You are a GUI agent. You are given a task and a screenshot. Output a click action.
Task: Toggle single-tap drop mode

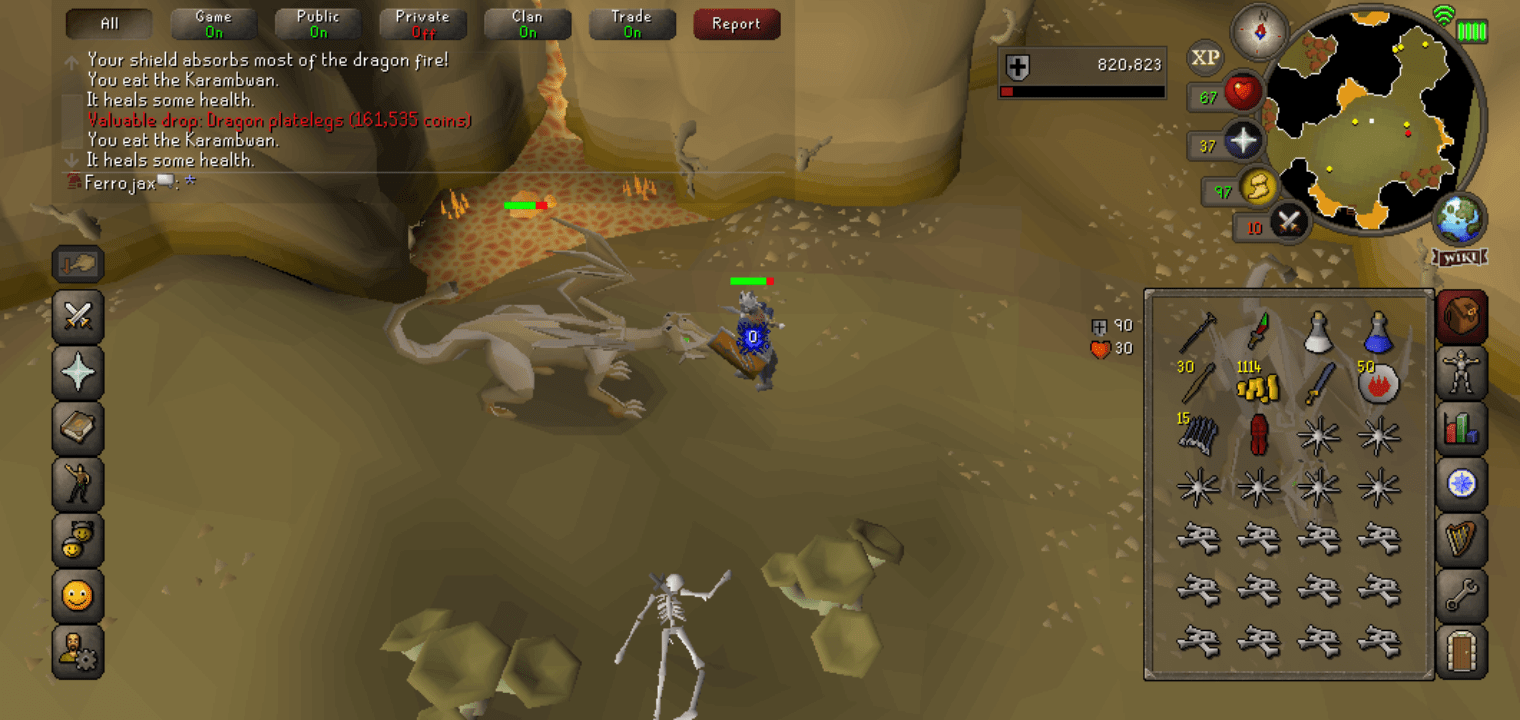click(x=78, y=264)
